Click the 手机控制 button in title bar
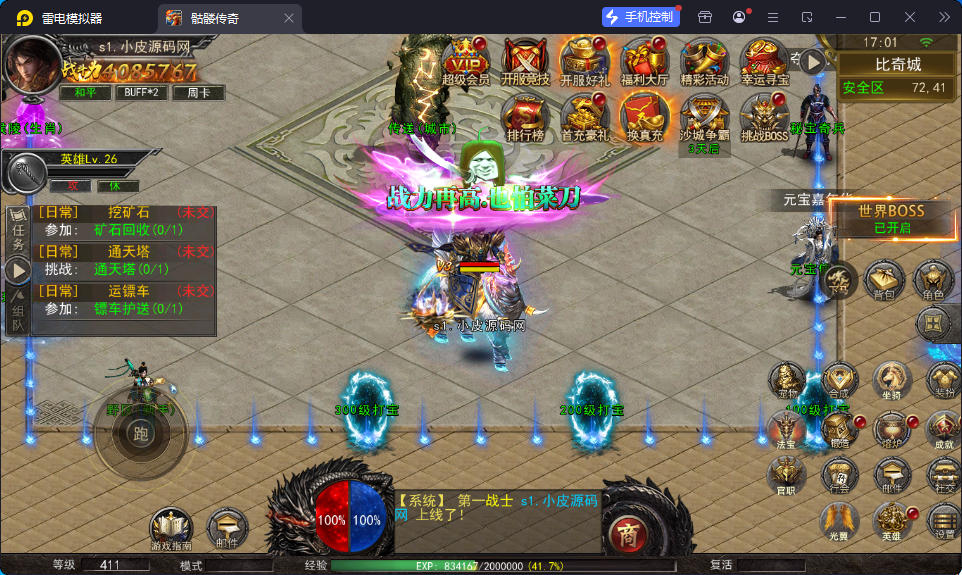This screenshot has width=962, height=575. (640, 17)
